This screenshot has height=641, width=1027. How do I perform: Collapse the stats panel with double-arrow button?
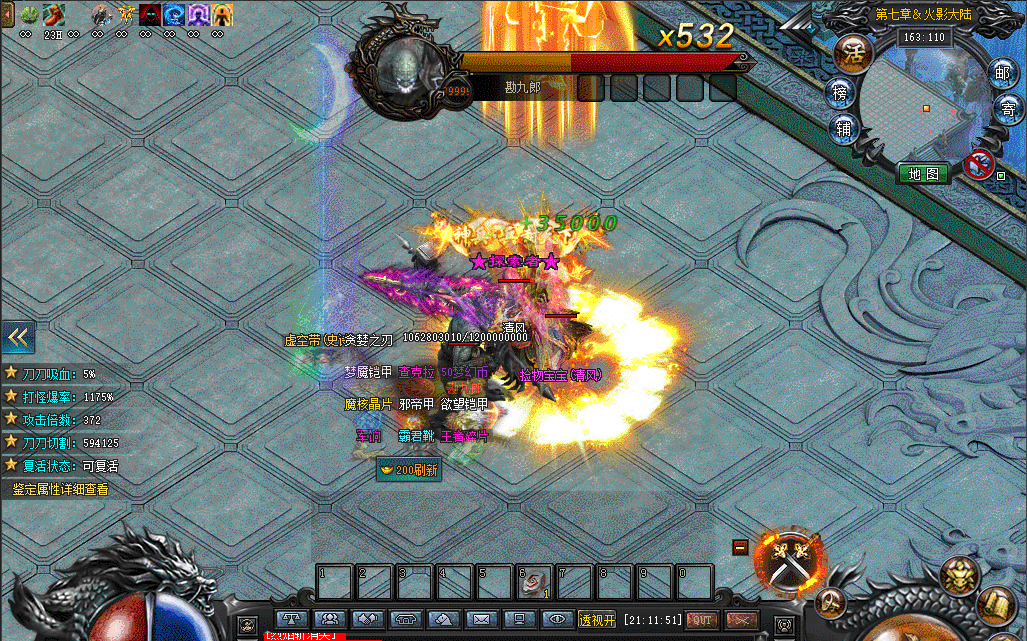pyautogui.click(x=18, y=337)
